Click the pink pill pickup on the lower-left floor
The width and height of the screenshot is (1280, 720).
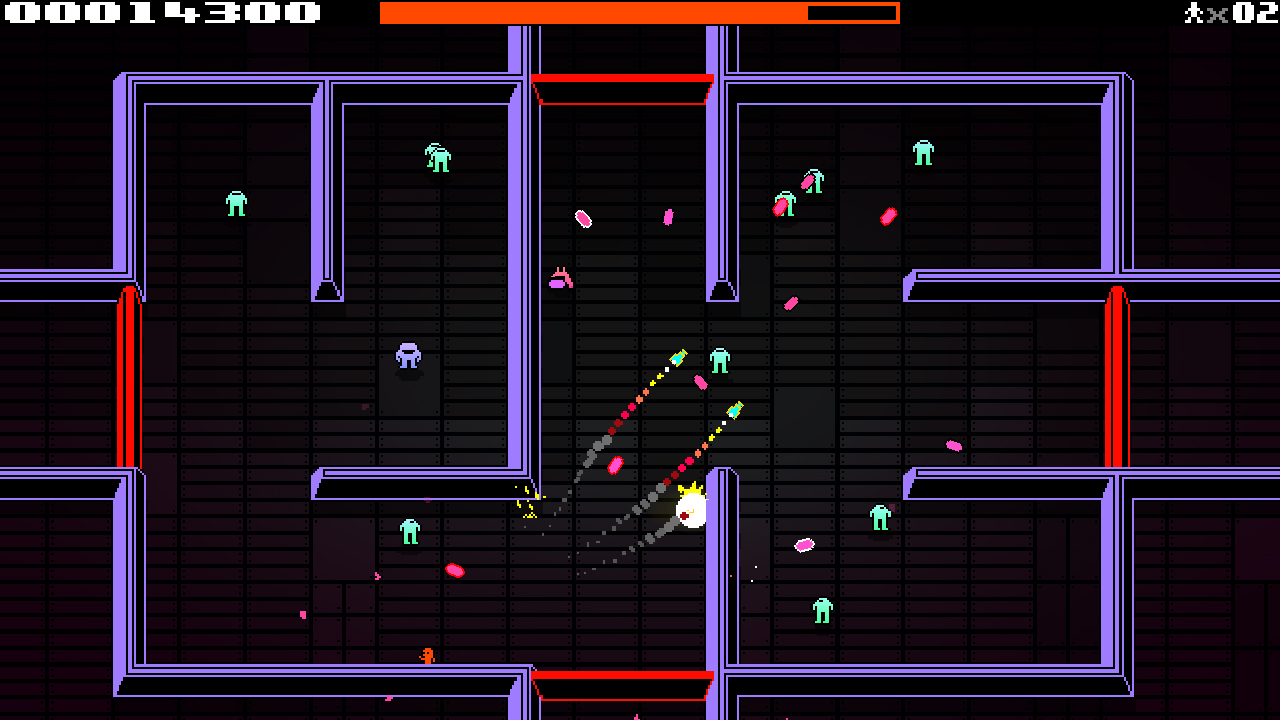coord(455,570)
